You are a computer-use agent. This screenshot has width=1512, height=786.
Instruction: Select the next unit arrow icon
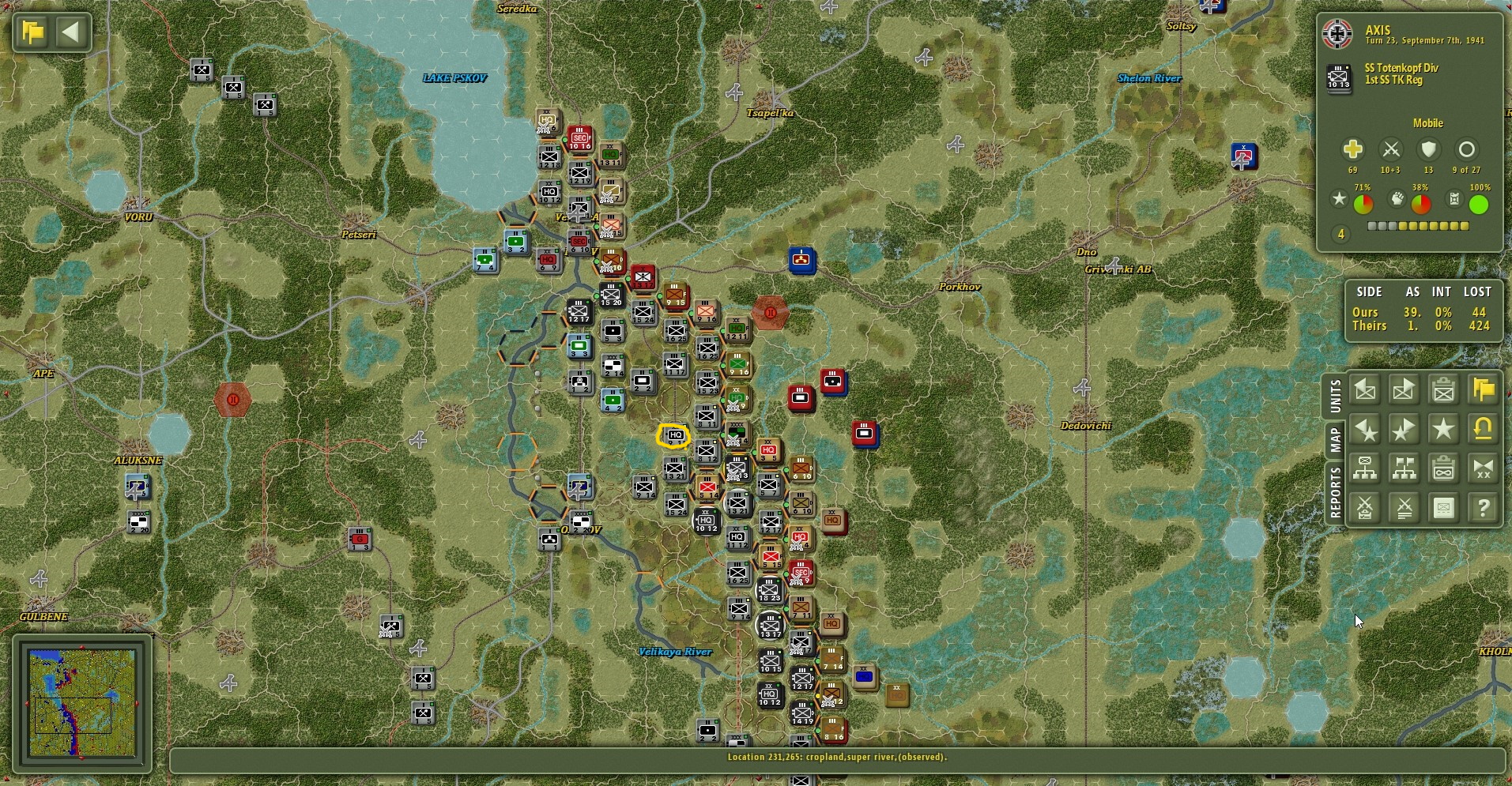[1405, 389]
